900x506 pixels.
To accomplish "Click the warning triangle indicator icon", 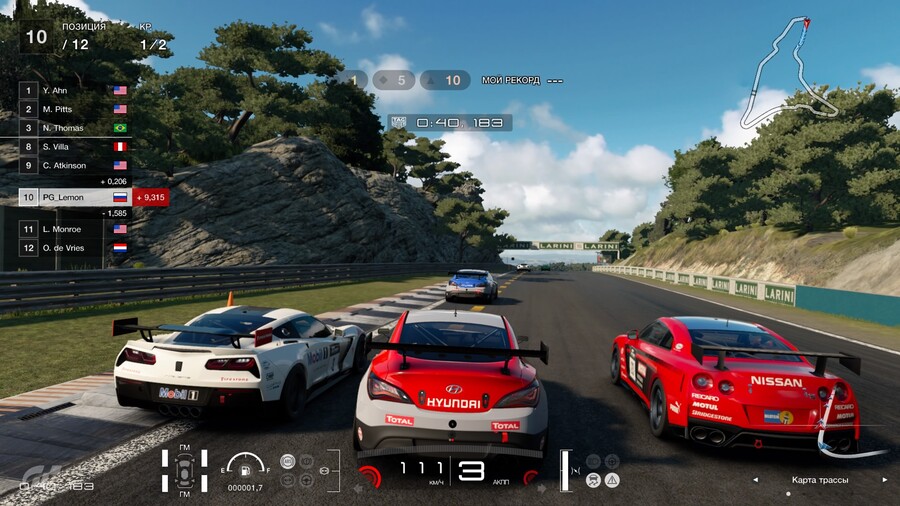I will pos(612,480).
